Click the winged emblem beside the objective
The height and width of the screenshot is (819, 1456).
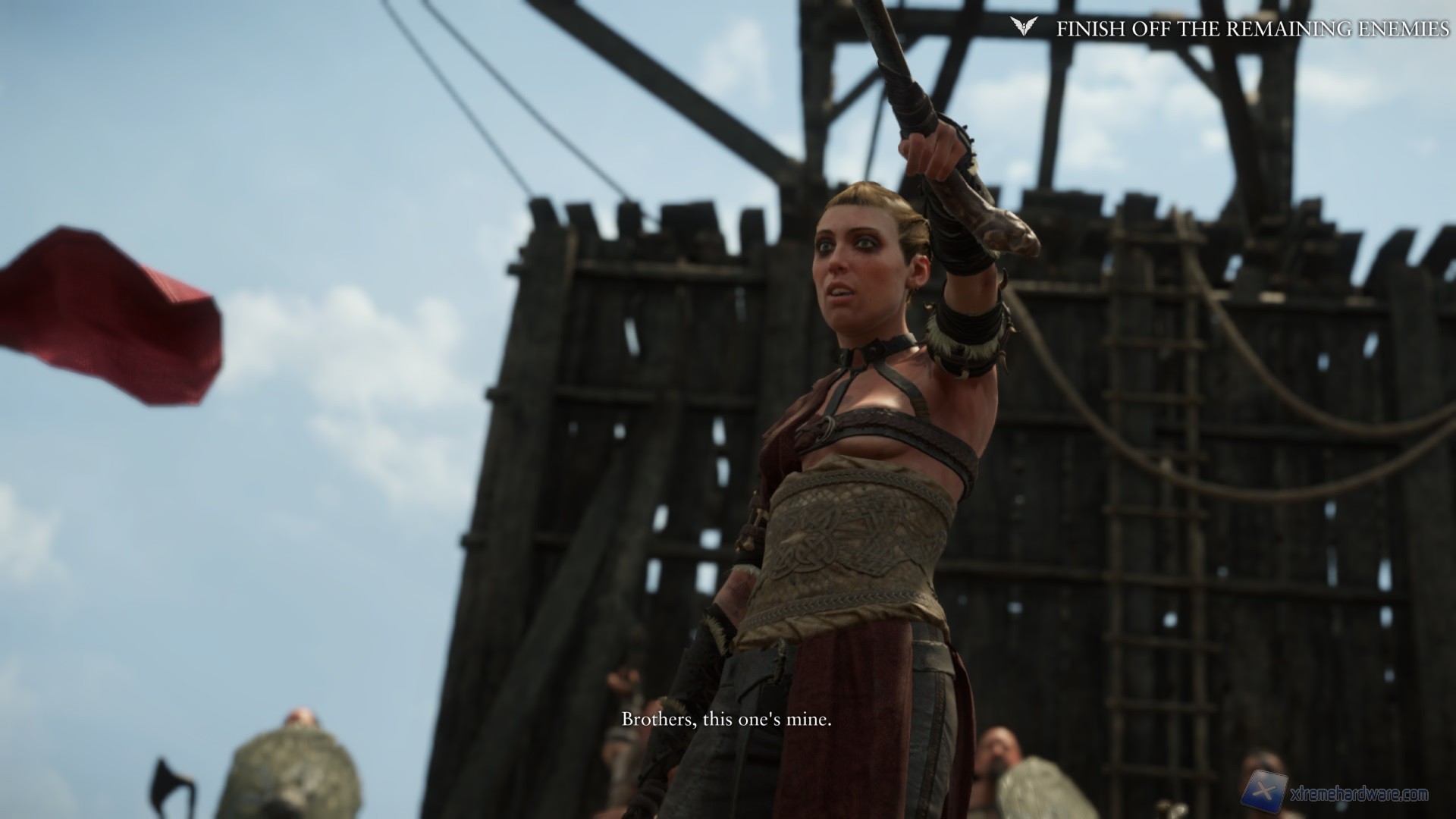(x=1021, y=28)
